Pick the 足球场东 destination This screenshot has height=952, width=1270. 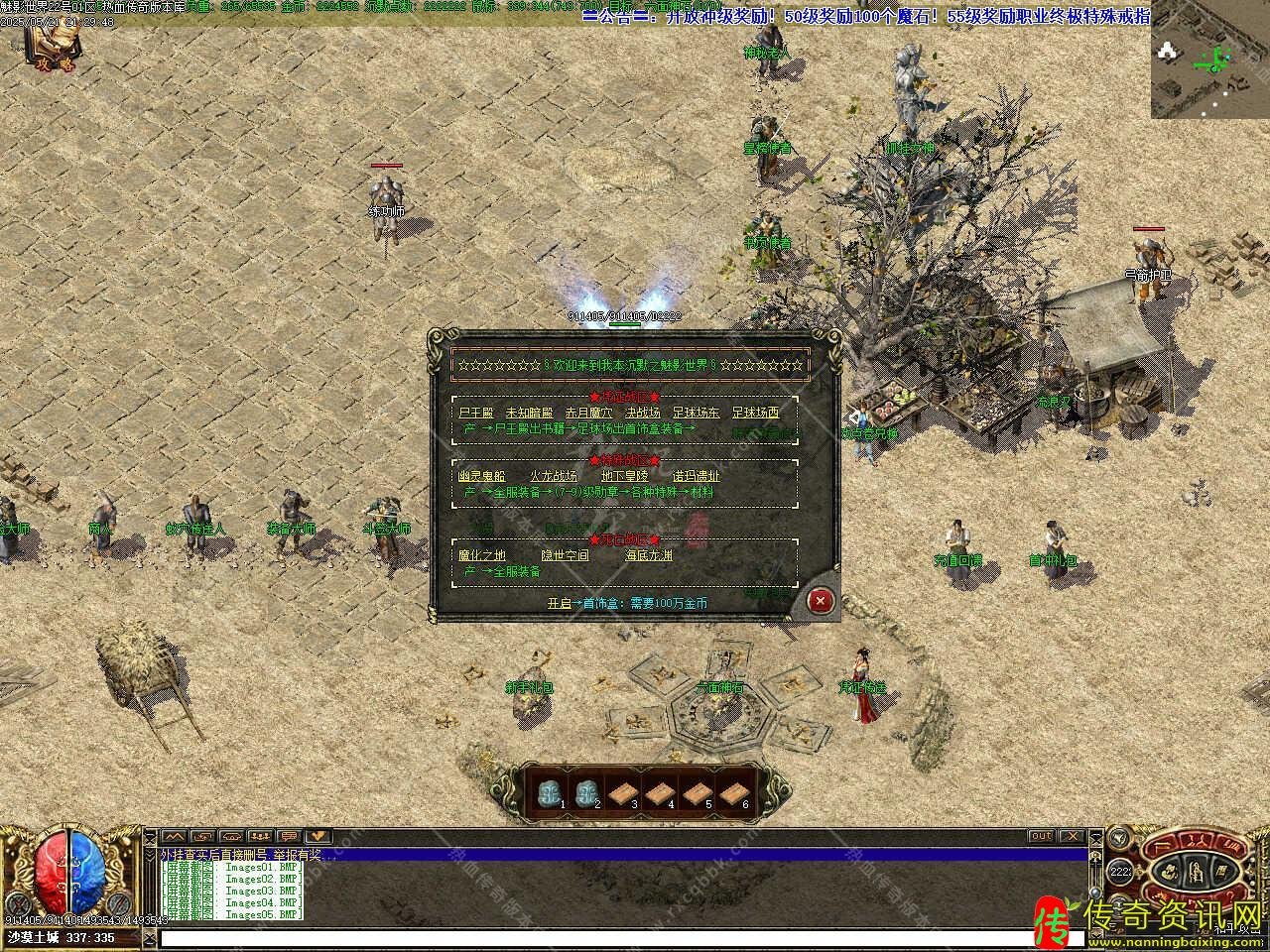697,413
